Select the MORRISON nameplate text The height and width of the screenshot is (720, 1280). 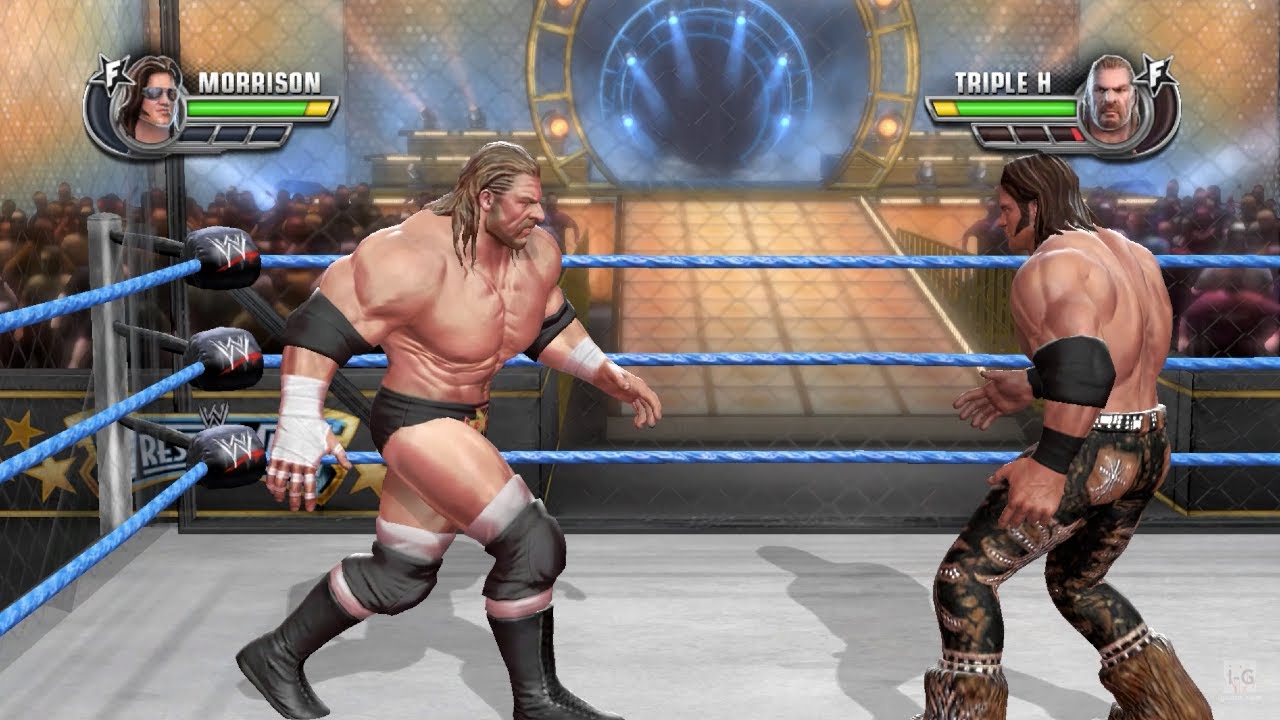point(259,80)
